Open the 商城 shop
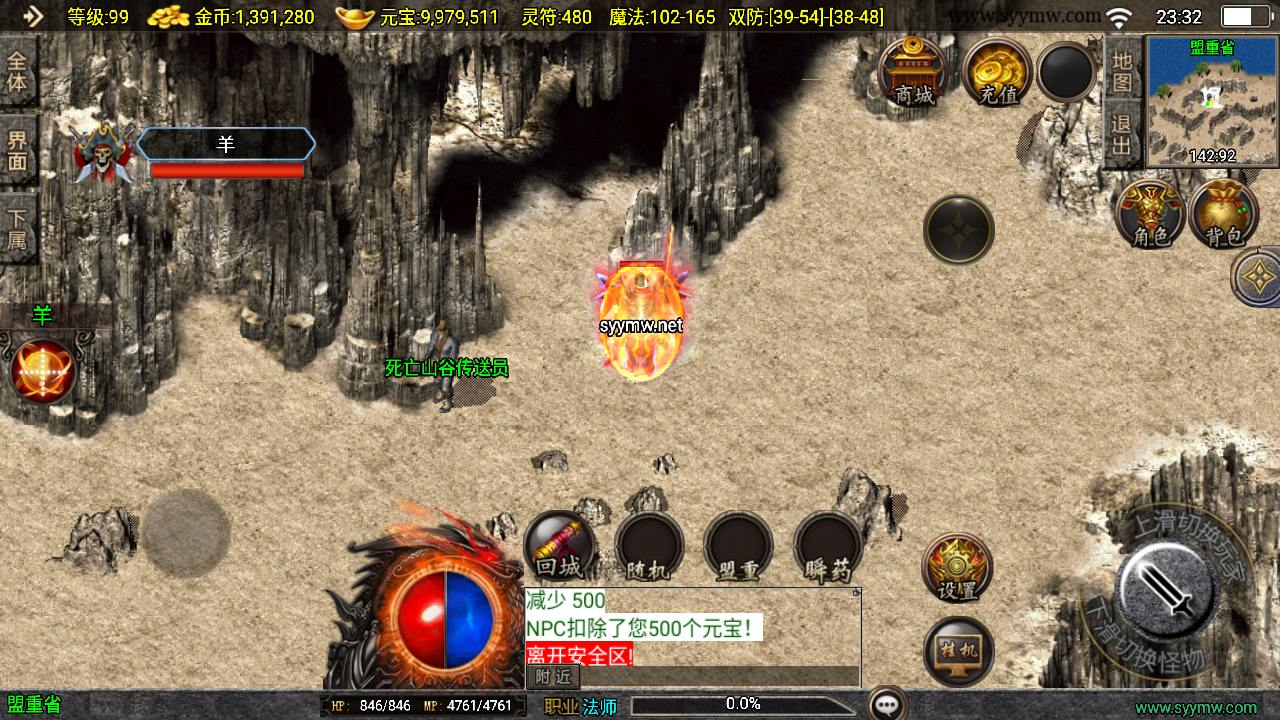The height and width of the screenshot is (720, 1280). [x=913, y=72]
